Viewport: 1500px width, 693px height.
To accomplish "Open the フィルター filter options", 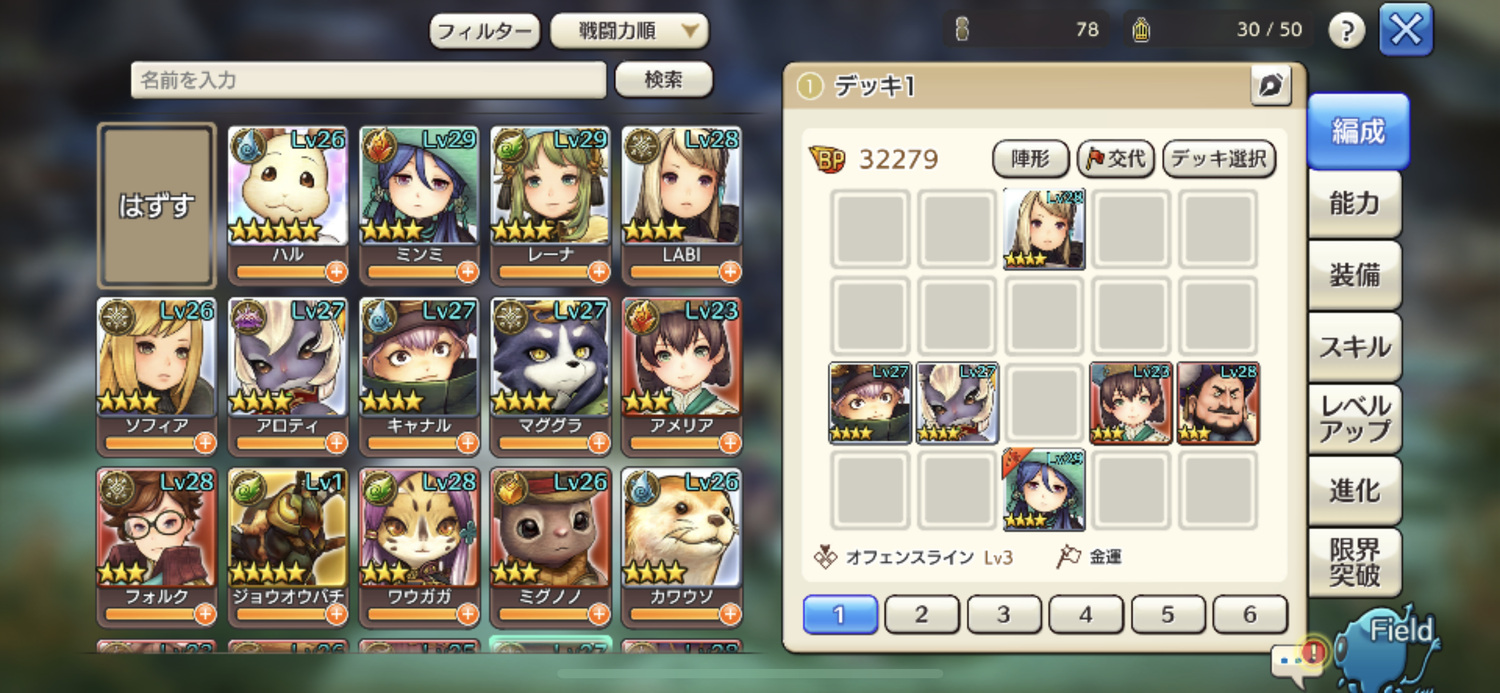I will tap(485, 31).
